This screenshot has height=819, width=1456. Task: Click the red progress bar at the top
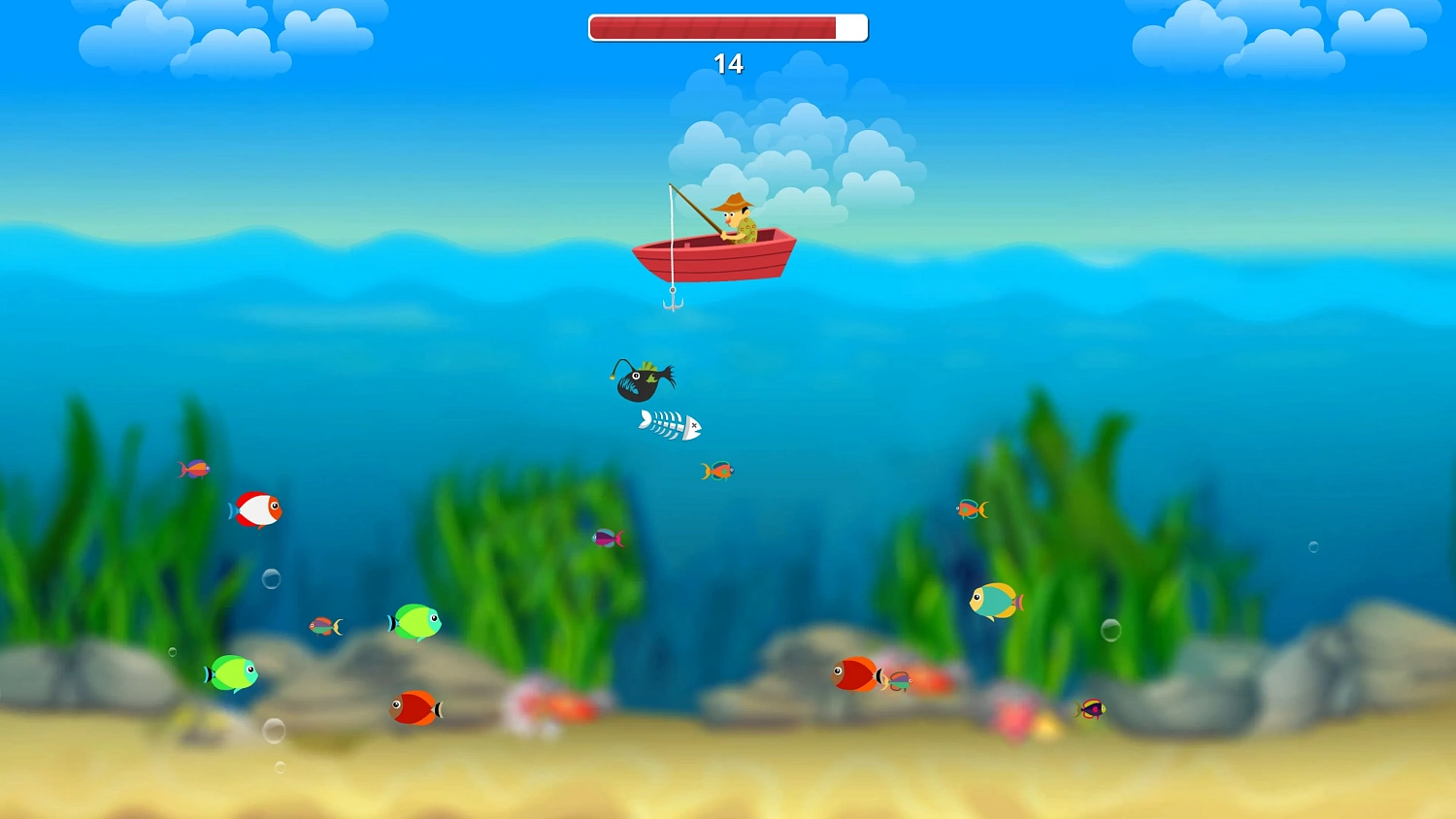[x=713, y=27]
